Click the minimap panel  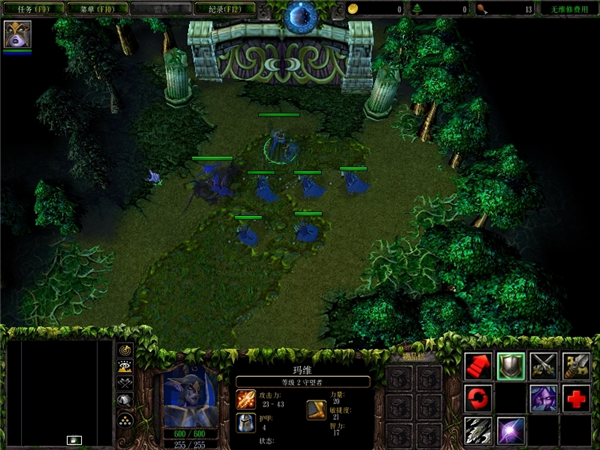click(x=60, y=392)
